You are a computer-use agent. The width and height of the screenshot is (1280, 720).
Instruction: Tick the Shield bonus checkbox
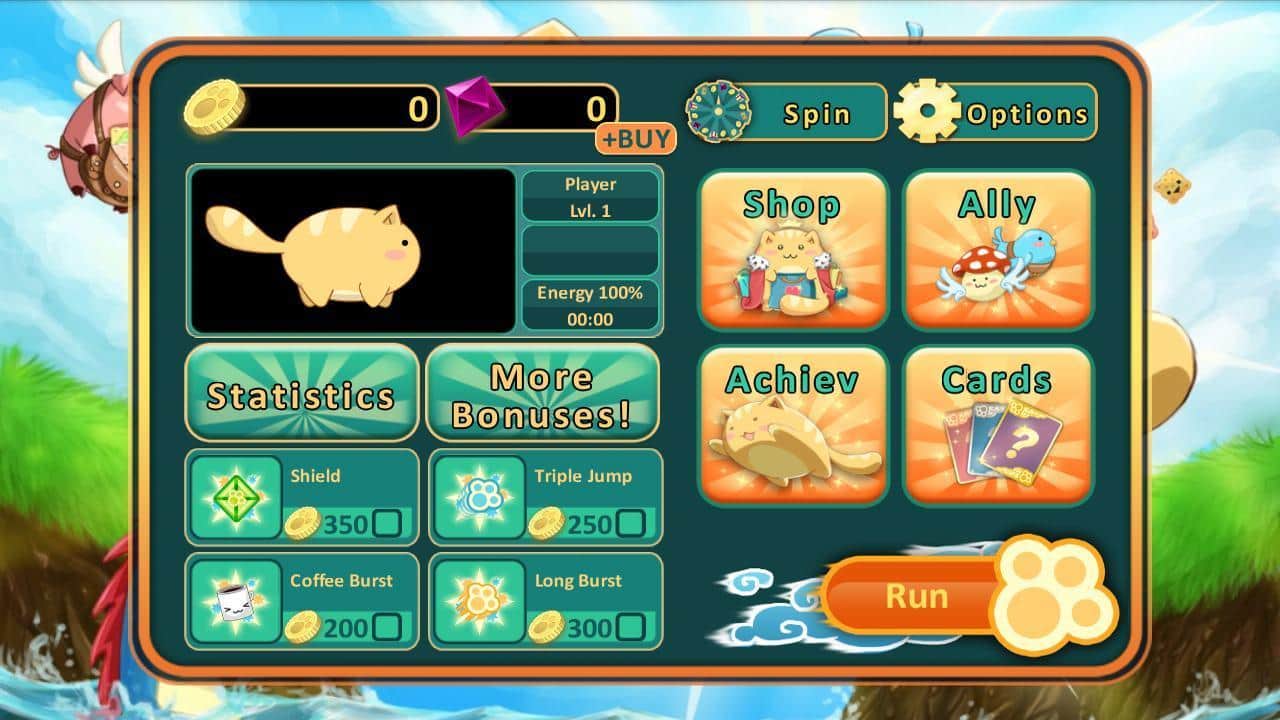(x=386, y=523)
